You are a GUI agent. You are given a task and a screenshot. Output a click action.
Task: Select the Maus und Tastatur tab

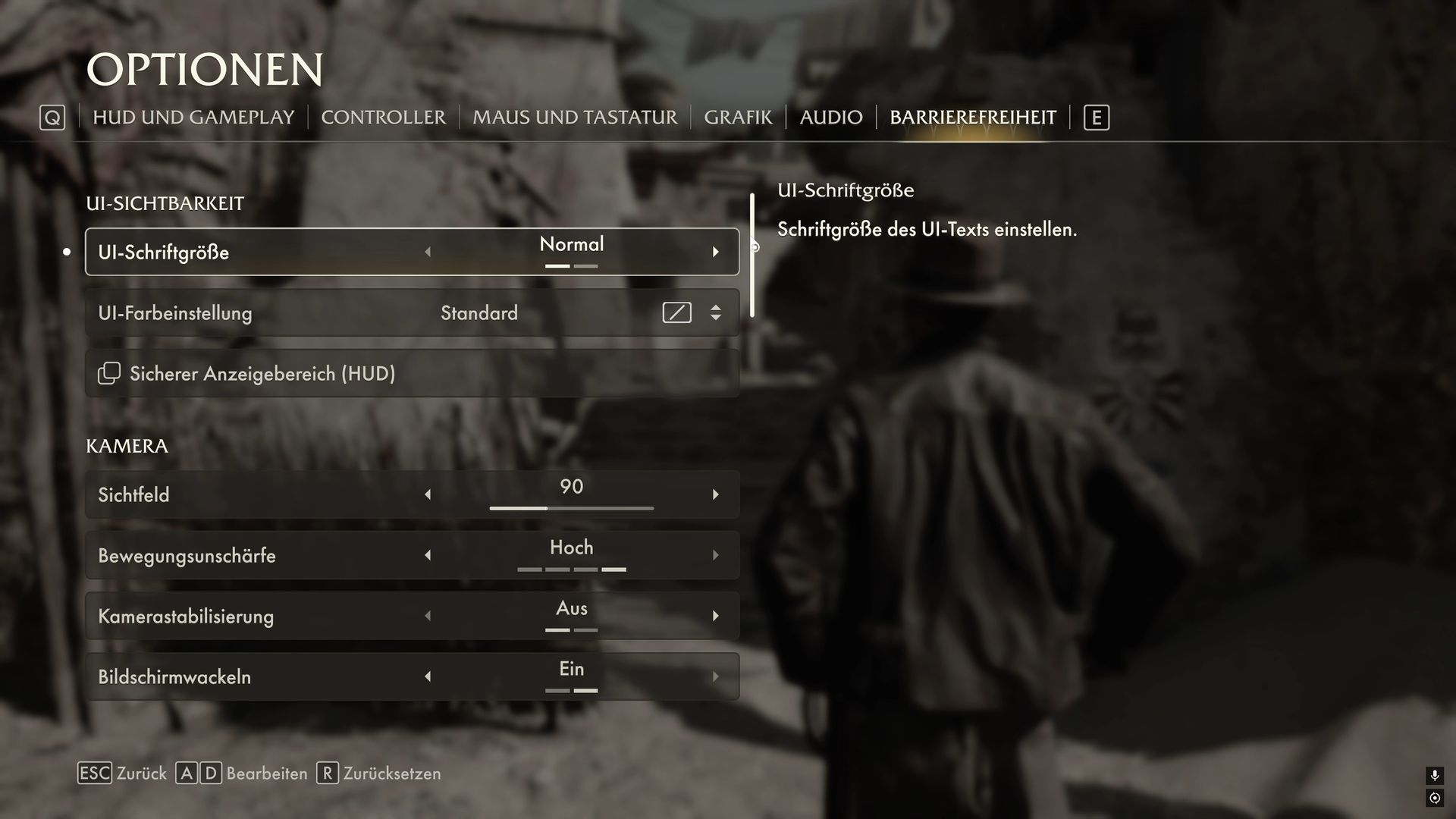coord(575,118)
